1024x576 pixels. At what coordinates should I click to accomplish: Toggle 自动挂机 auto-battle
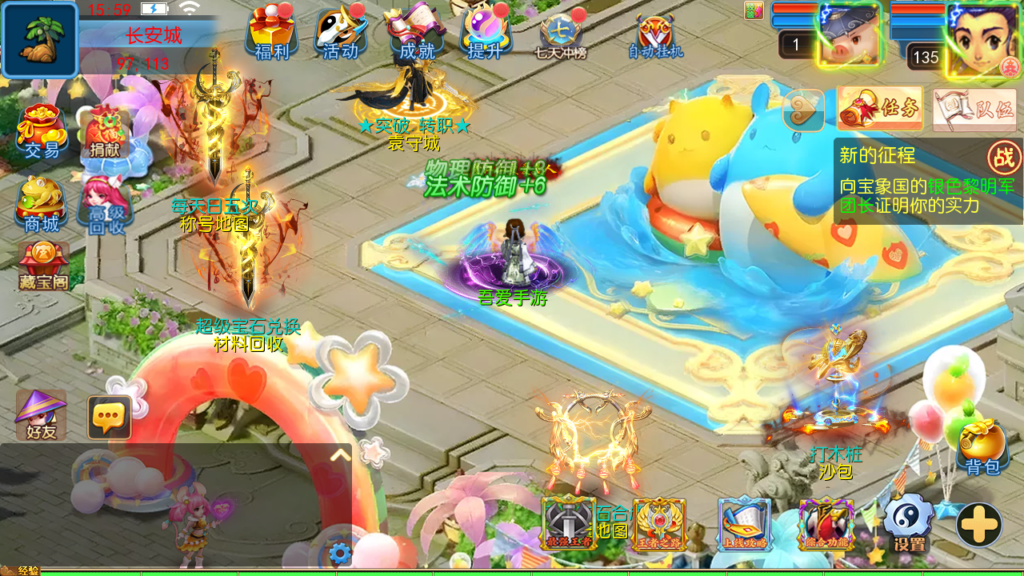656,36
